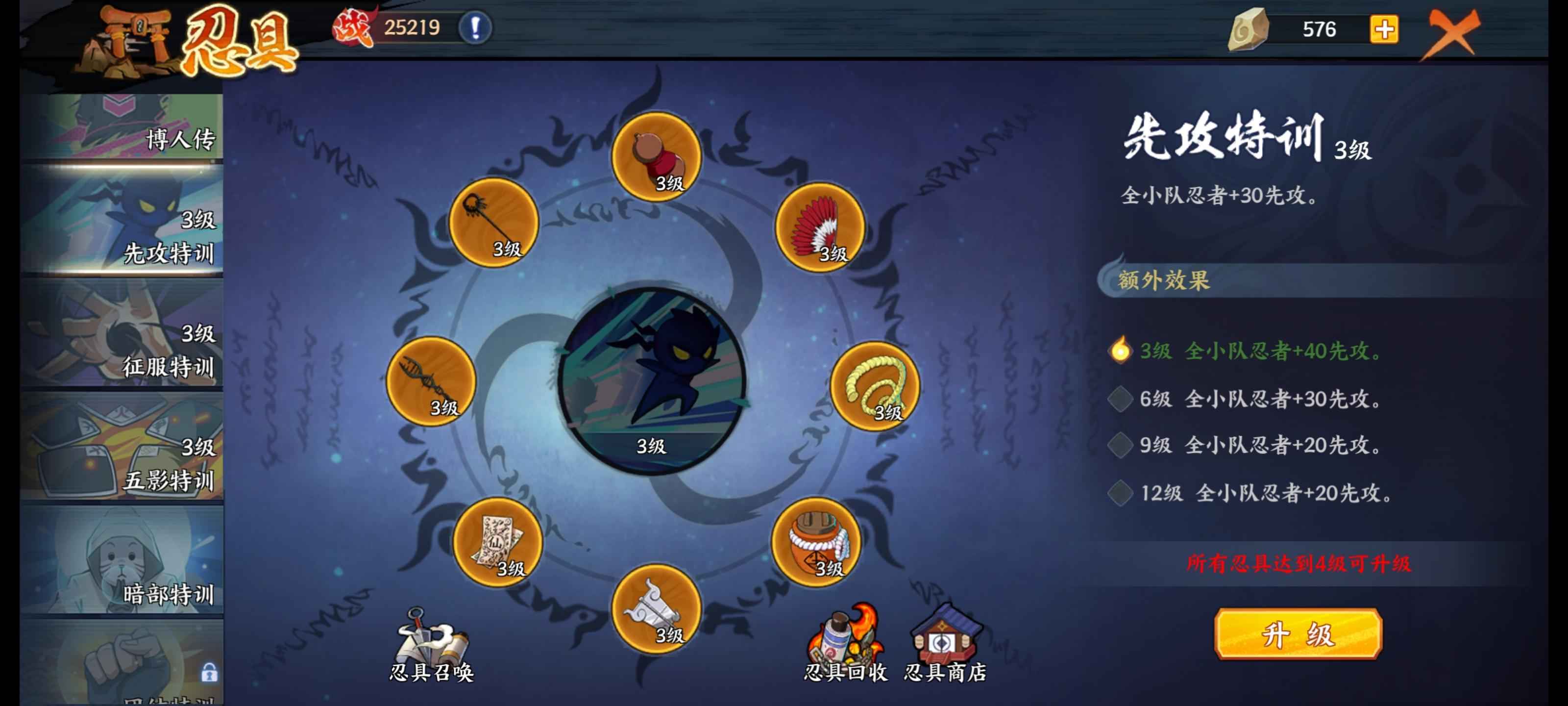The width and height of the screenshot is (1568, 706).
Task: Switch to the 征服特训 tab
Action: (122, 334)
